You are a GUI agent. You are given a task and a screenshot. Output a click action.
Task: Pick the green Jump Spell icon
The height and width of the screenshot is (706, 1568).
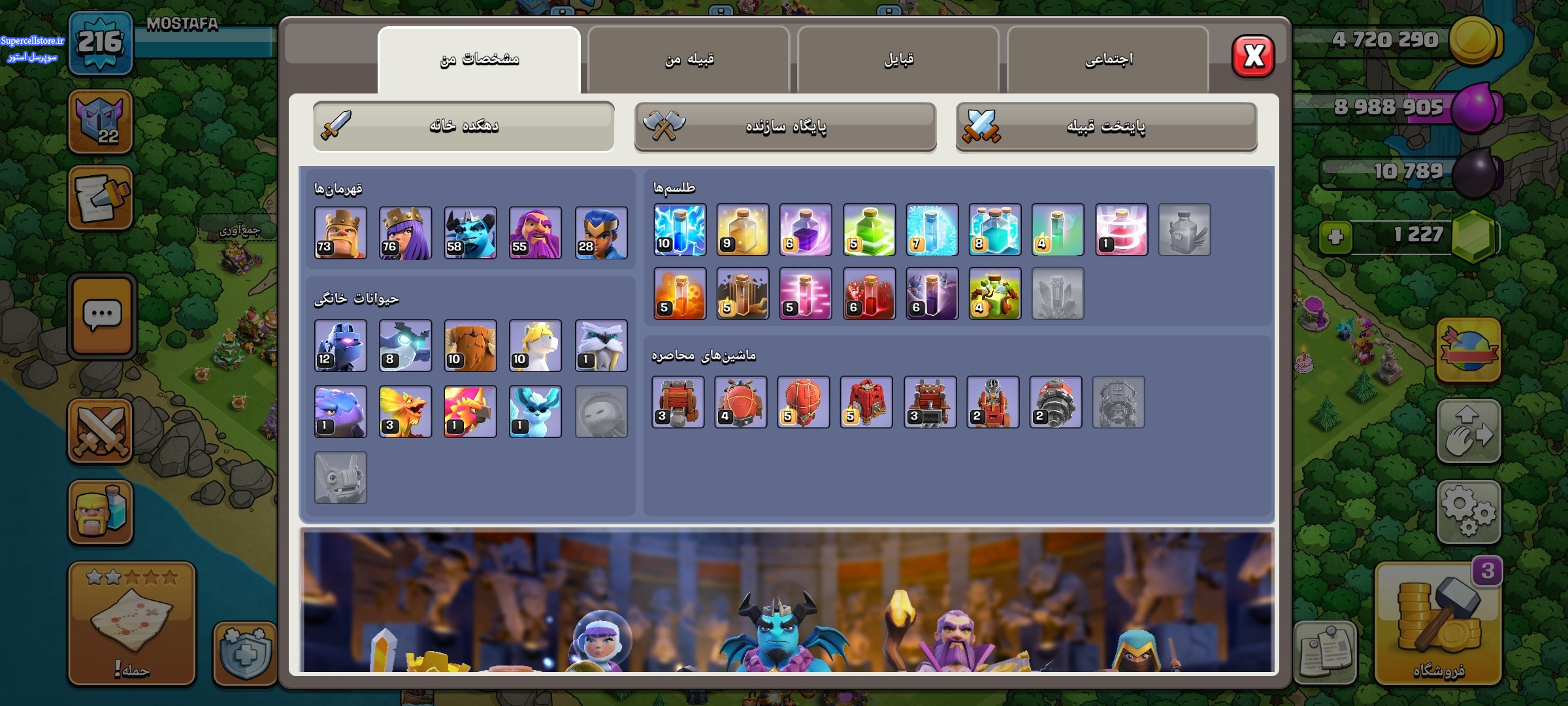click(x=869, y=230)
